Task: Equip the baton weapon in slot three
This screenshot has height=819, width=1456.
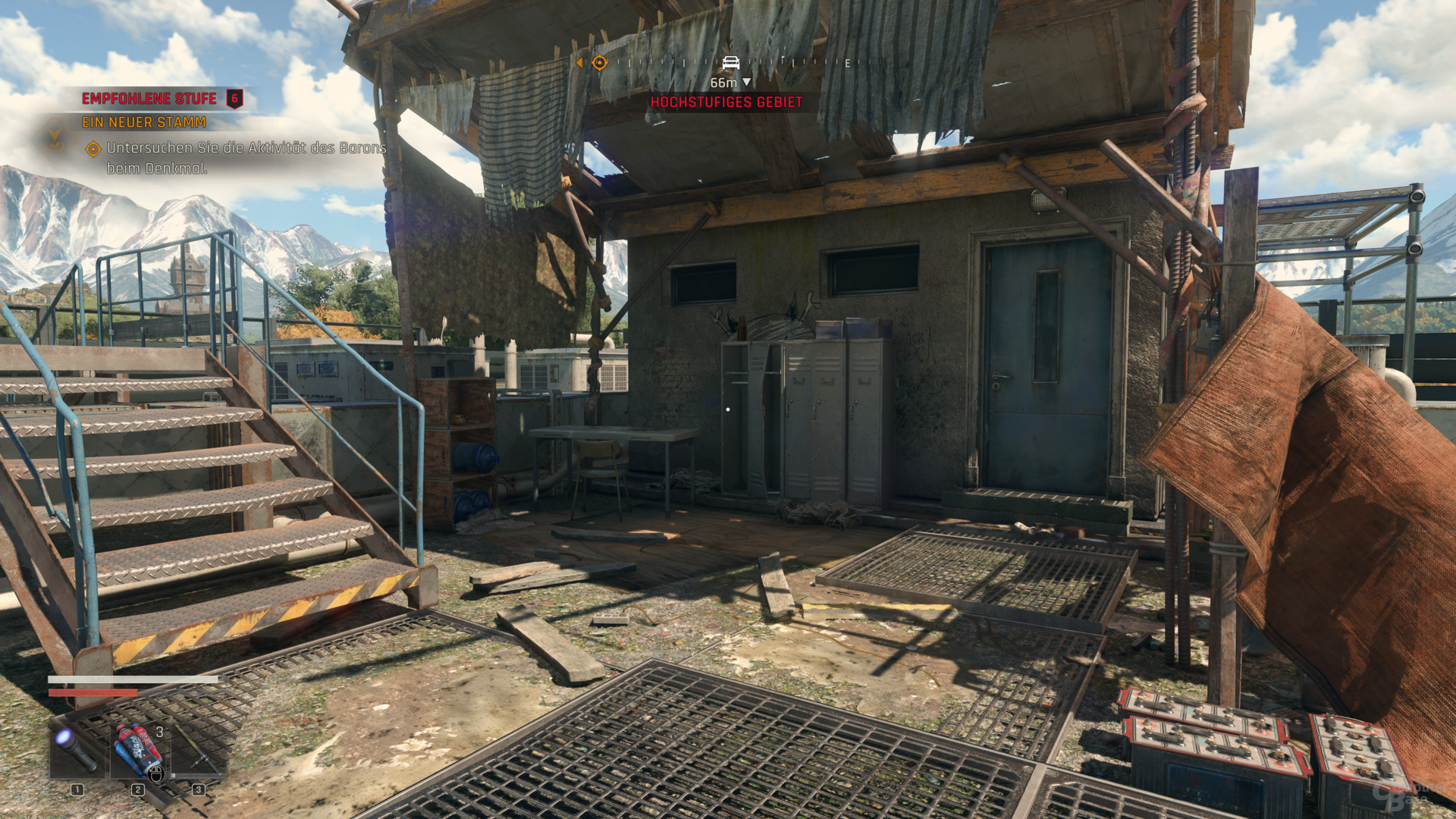Action: pyautogui.click(x=199, y=750)
